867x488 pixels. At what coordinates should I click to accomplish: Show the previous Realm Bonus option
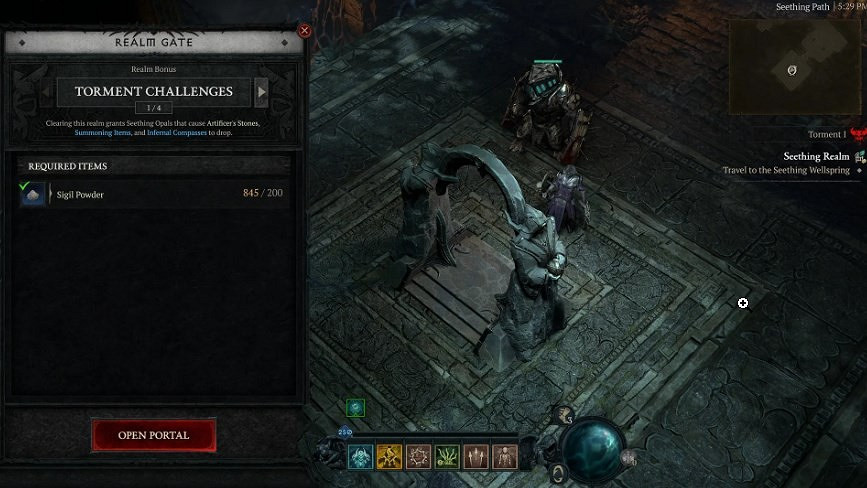(49, 92)
